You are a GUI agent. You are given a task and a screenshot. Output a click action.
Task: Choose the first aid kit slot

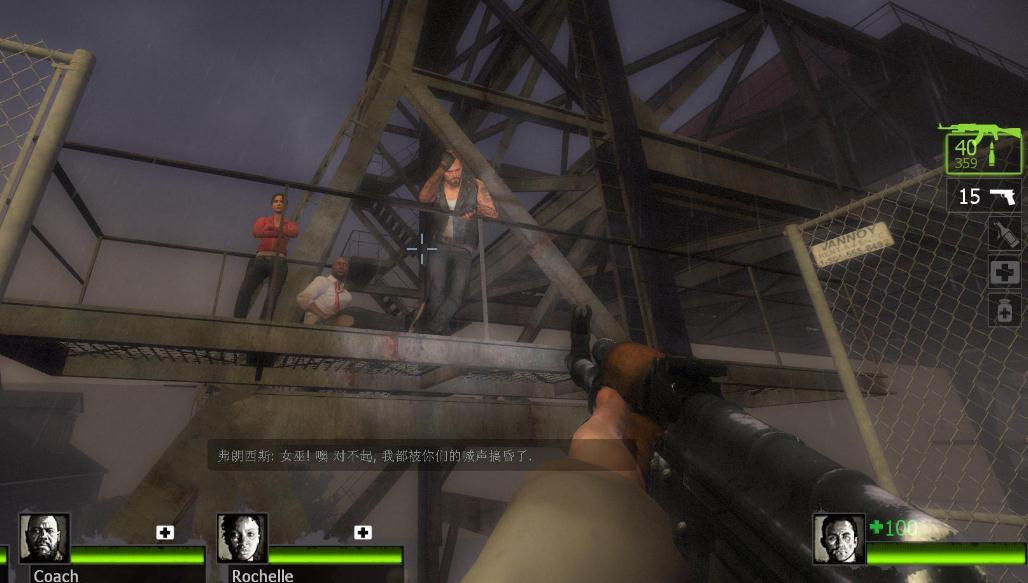[x=1004, y=272]
